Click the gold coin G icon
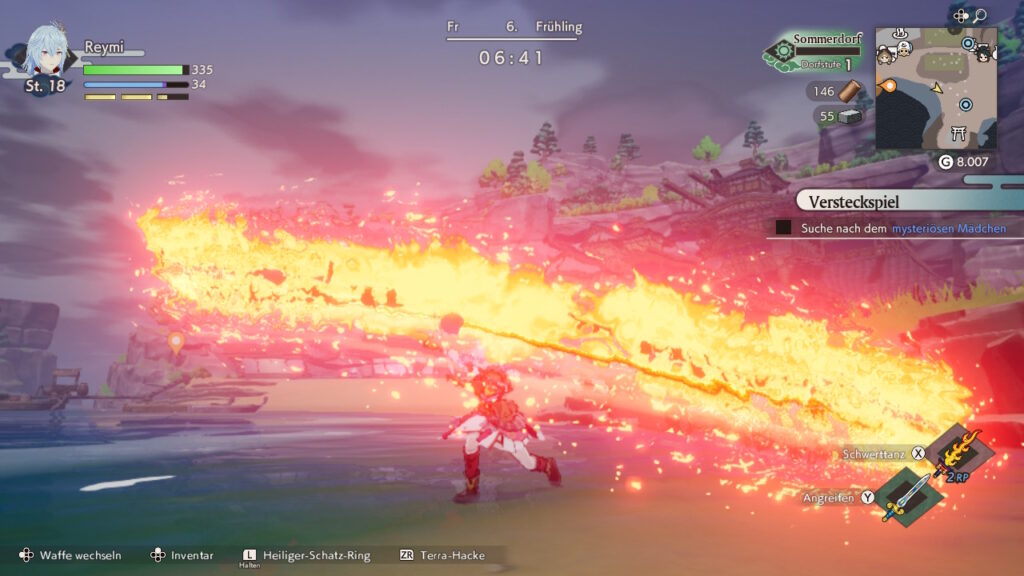Viewport: 1024px width, 576px height. click(946, 162)
